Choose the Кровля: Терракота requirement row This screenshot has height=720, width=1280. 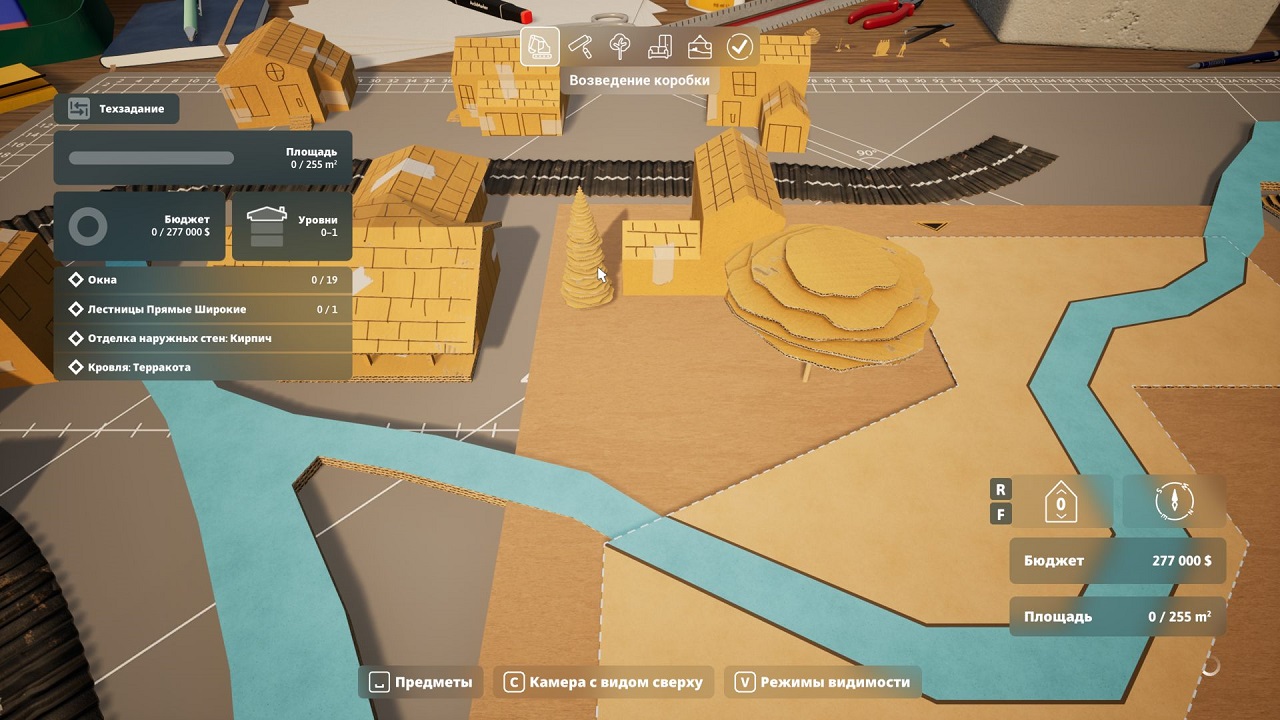click(202, 367)
